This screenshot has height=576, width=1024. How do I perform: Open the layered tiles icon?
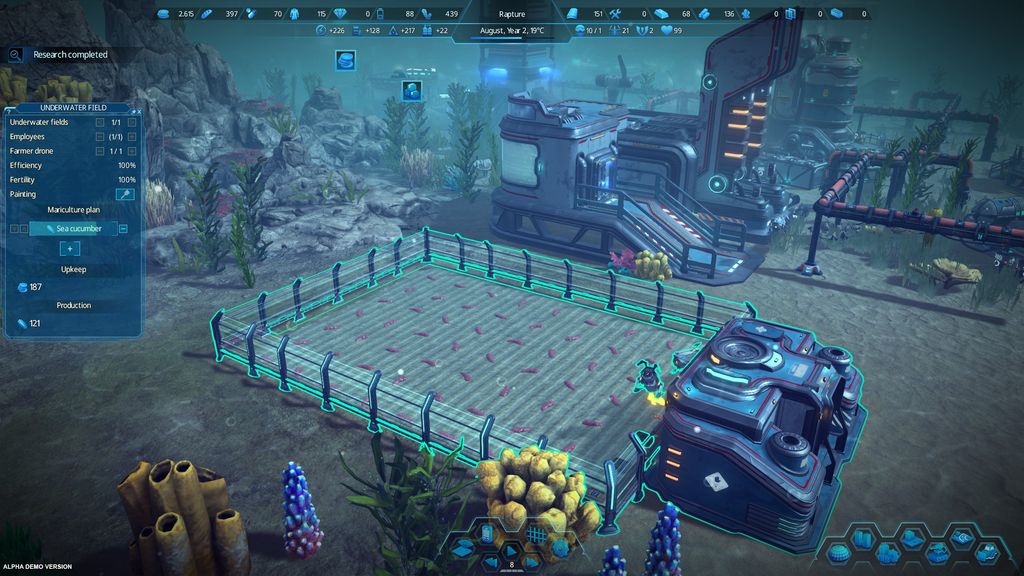pyautogui.click(x=462, y=548)
